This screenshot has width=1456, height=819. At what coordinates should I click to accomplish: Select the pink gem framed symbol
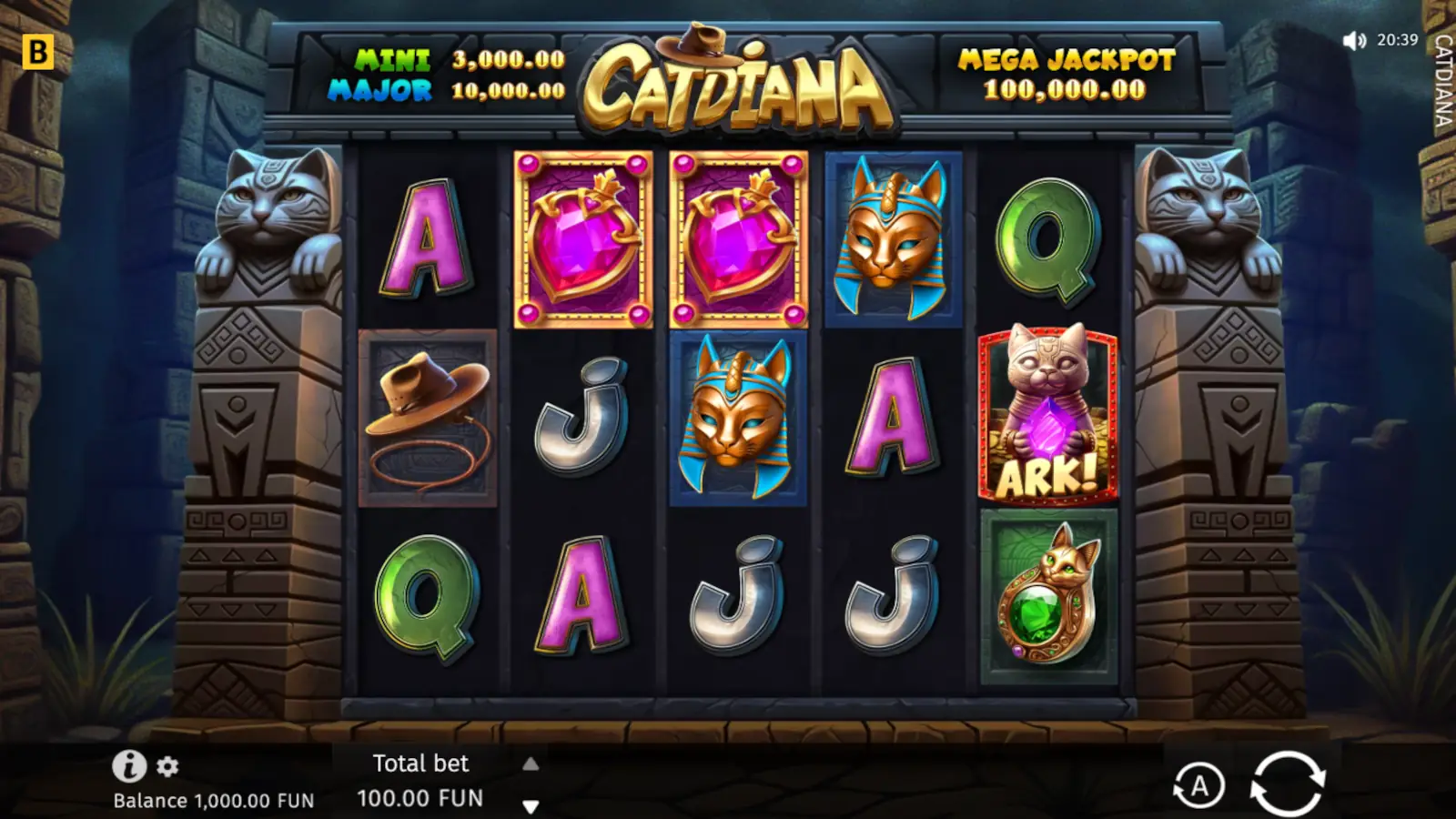pos(579,238)
